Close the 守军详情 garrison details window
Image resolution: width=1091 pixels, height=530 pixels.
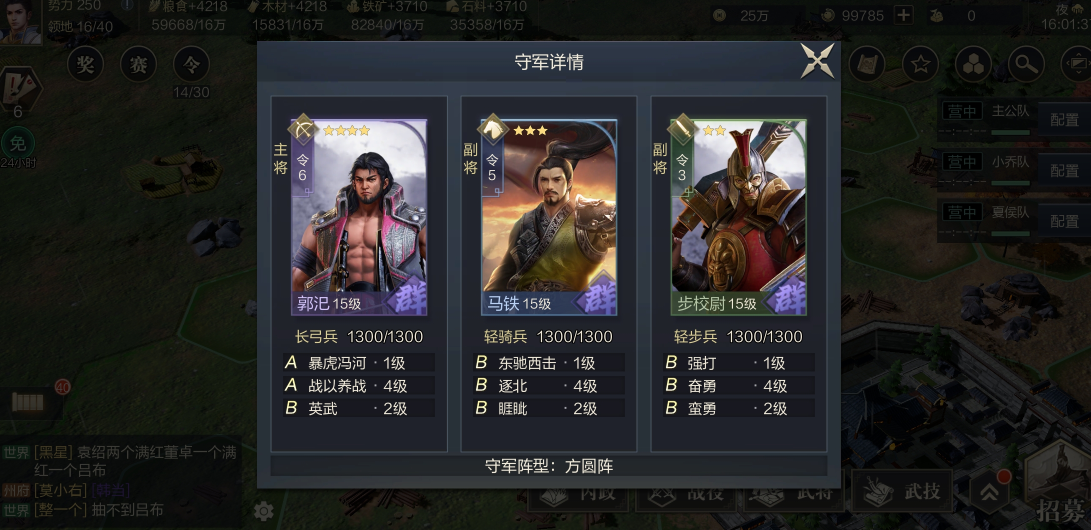click(x=817, y=62)
